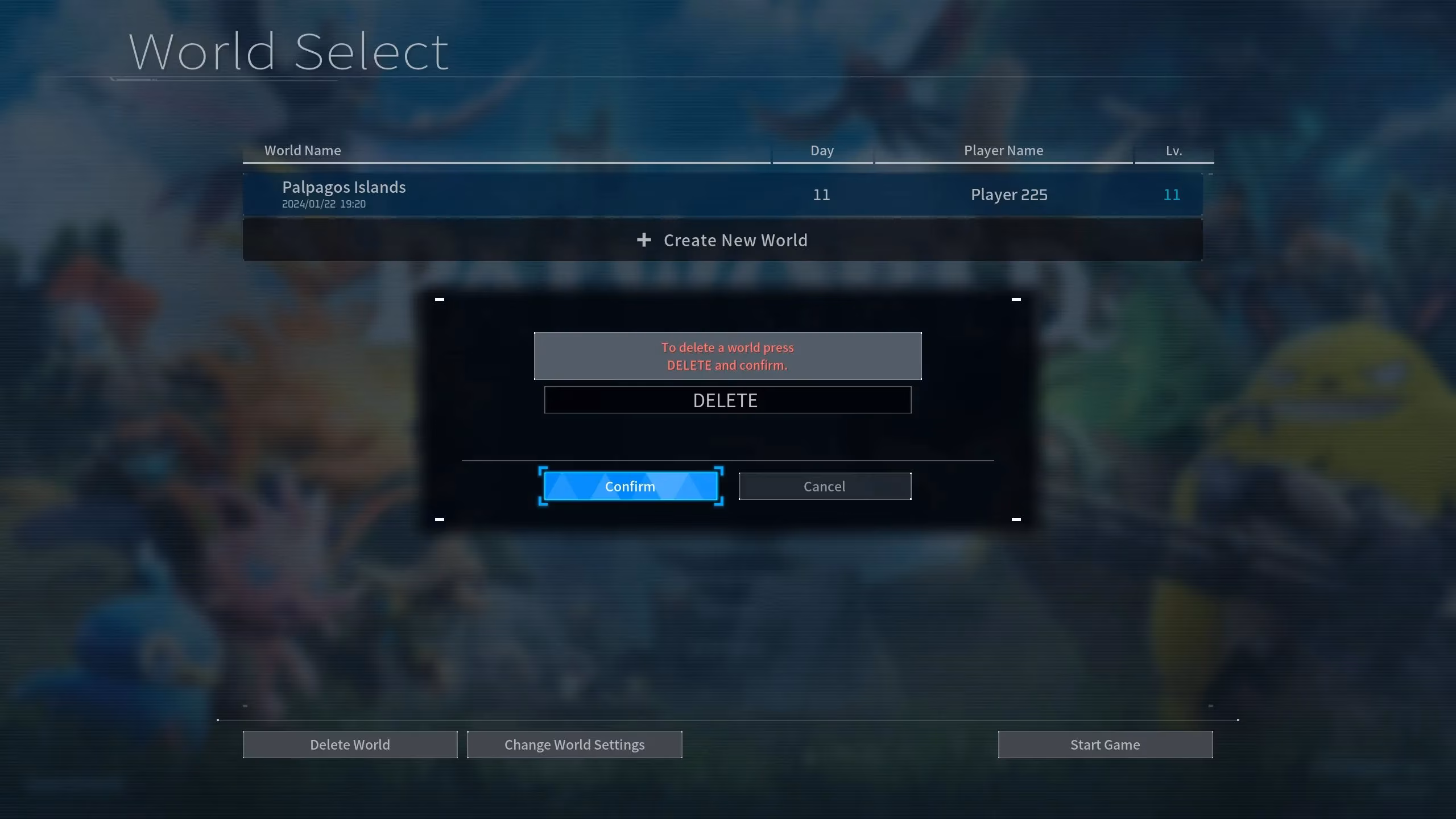This screenshot has width=1456, height=819.
Task: Click the world save date 2024/01/22 19:20
Action: [x=324, y=204]
